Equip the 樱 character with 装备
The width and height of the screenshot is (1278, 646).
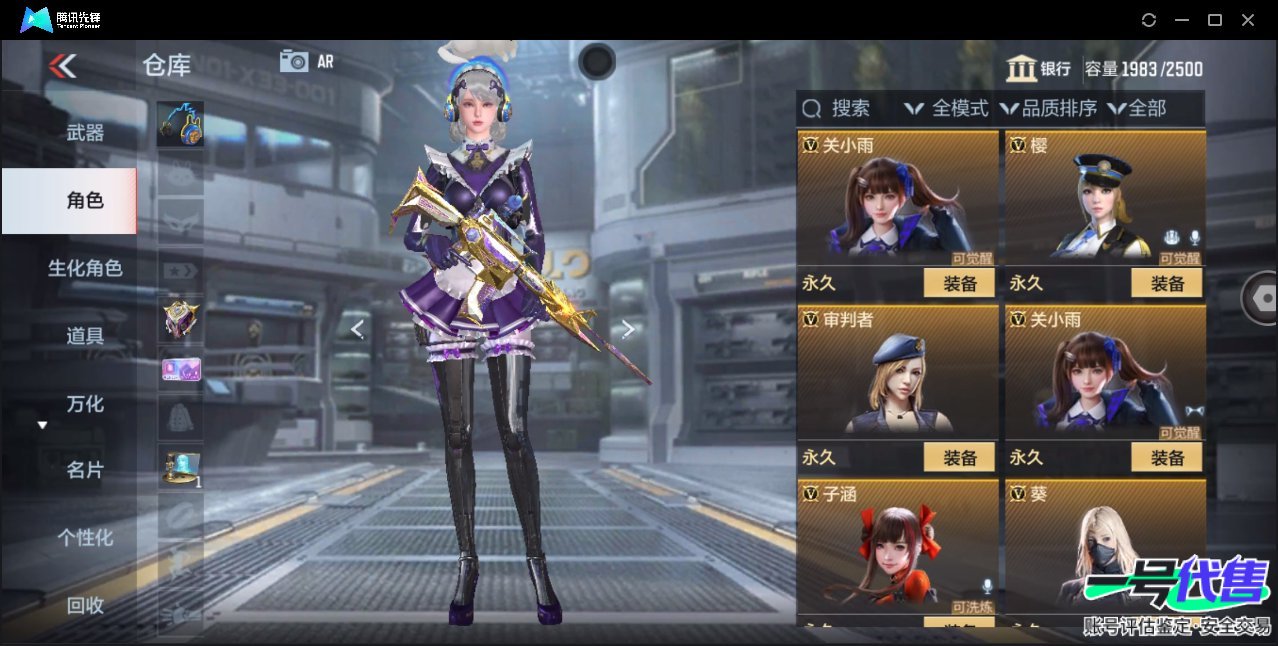(x=1167, y=283)
